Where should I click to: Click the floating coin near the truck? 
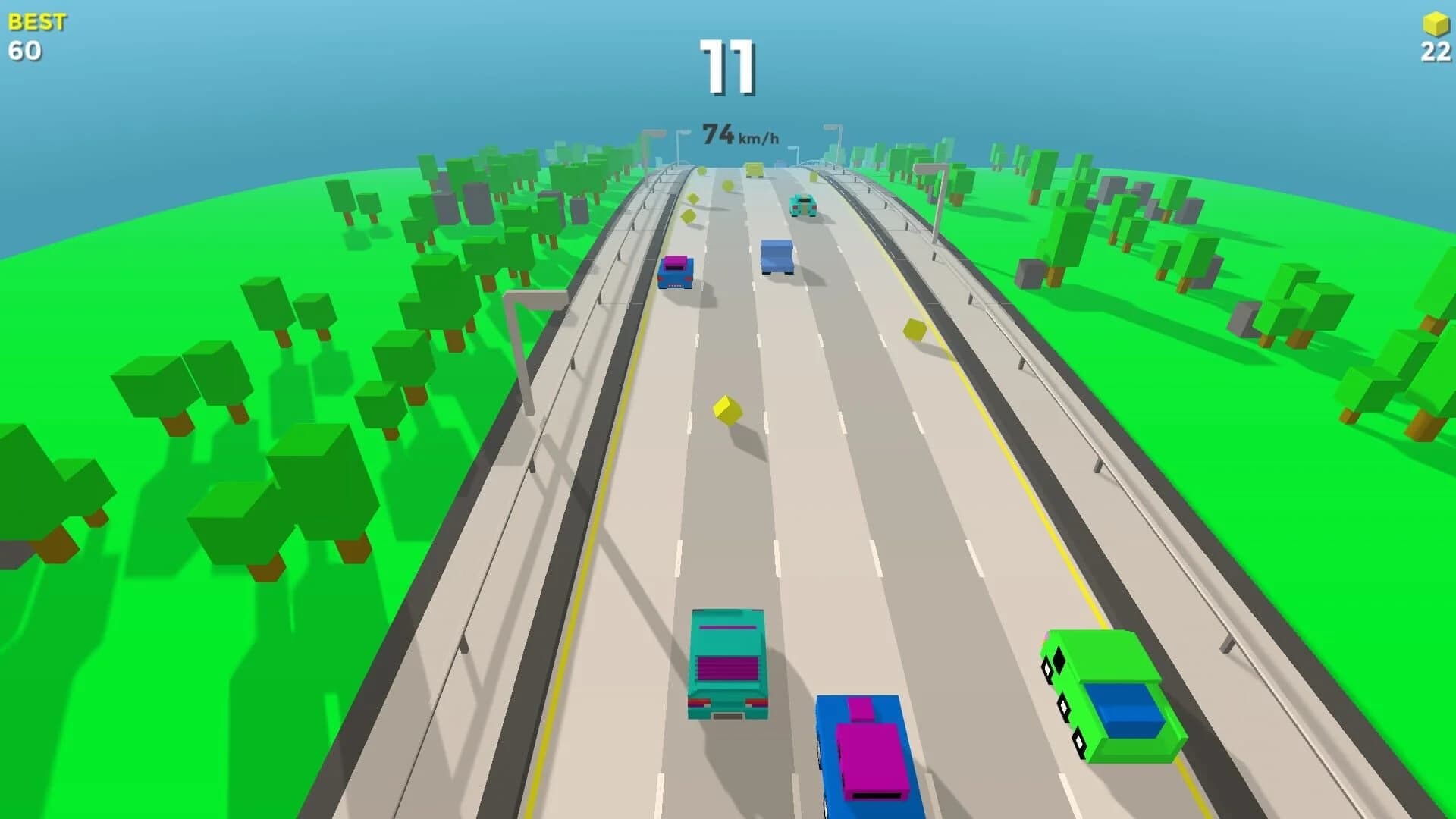click(x=728, y=409)
